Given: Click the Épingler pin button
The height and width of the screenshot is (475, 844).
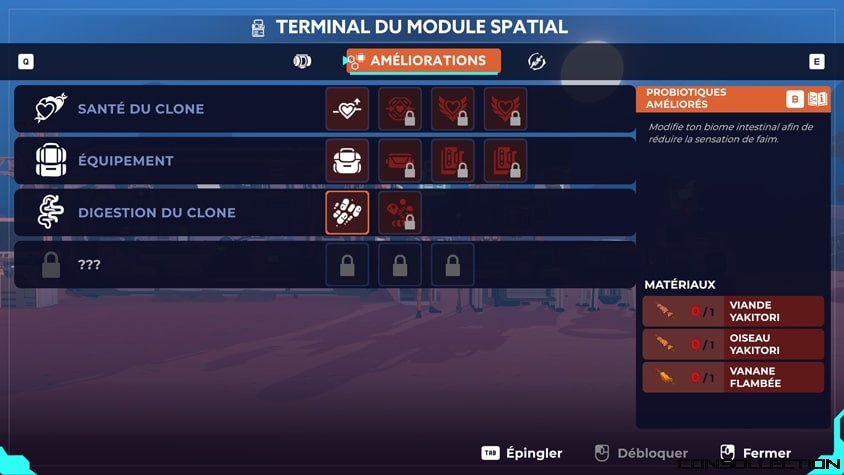Looking at the screenshot, I should pyautogui.click(x=522, y=453).
